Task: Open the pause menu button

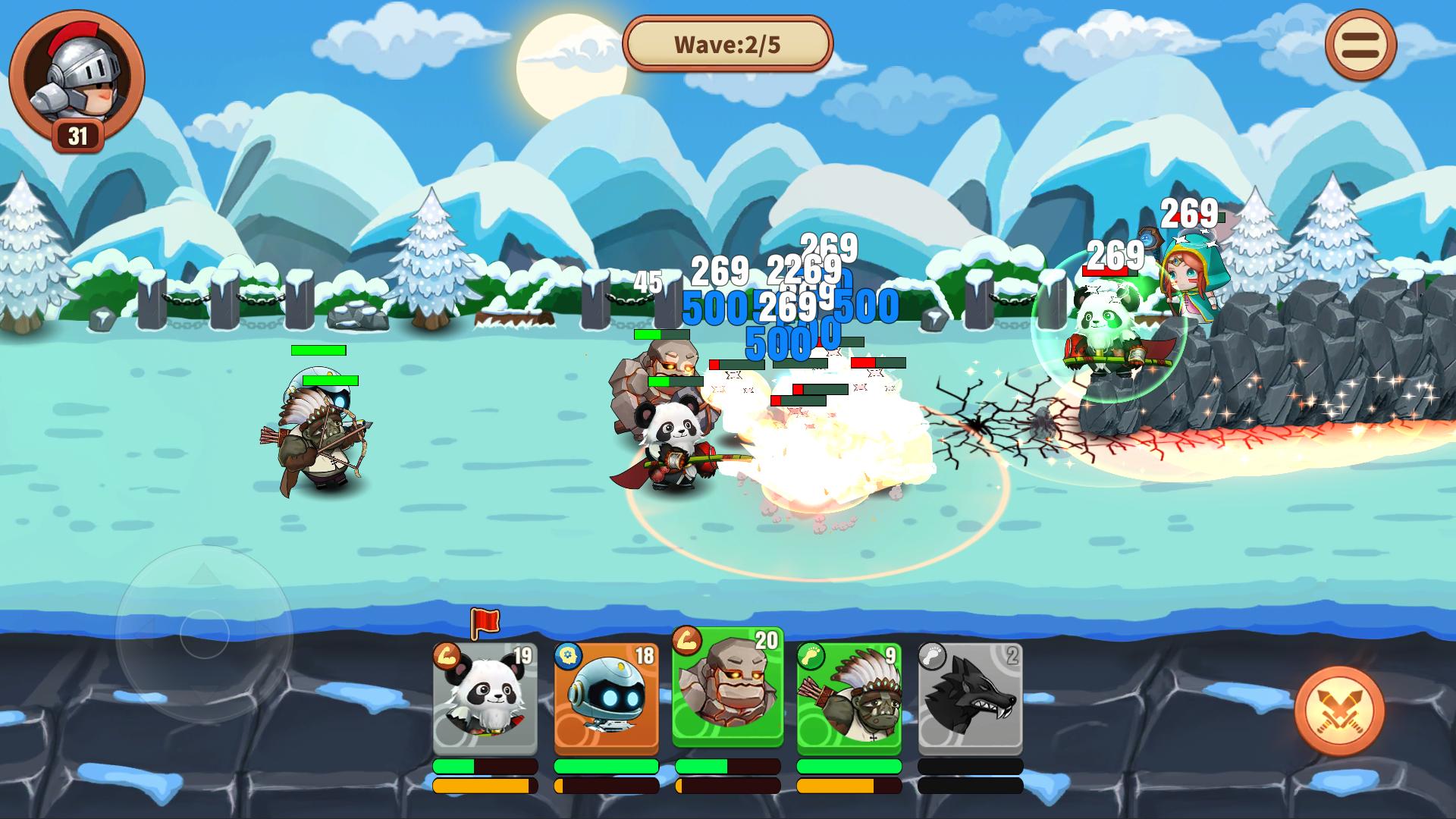Action: [x=1360, y=45]
